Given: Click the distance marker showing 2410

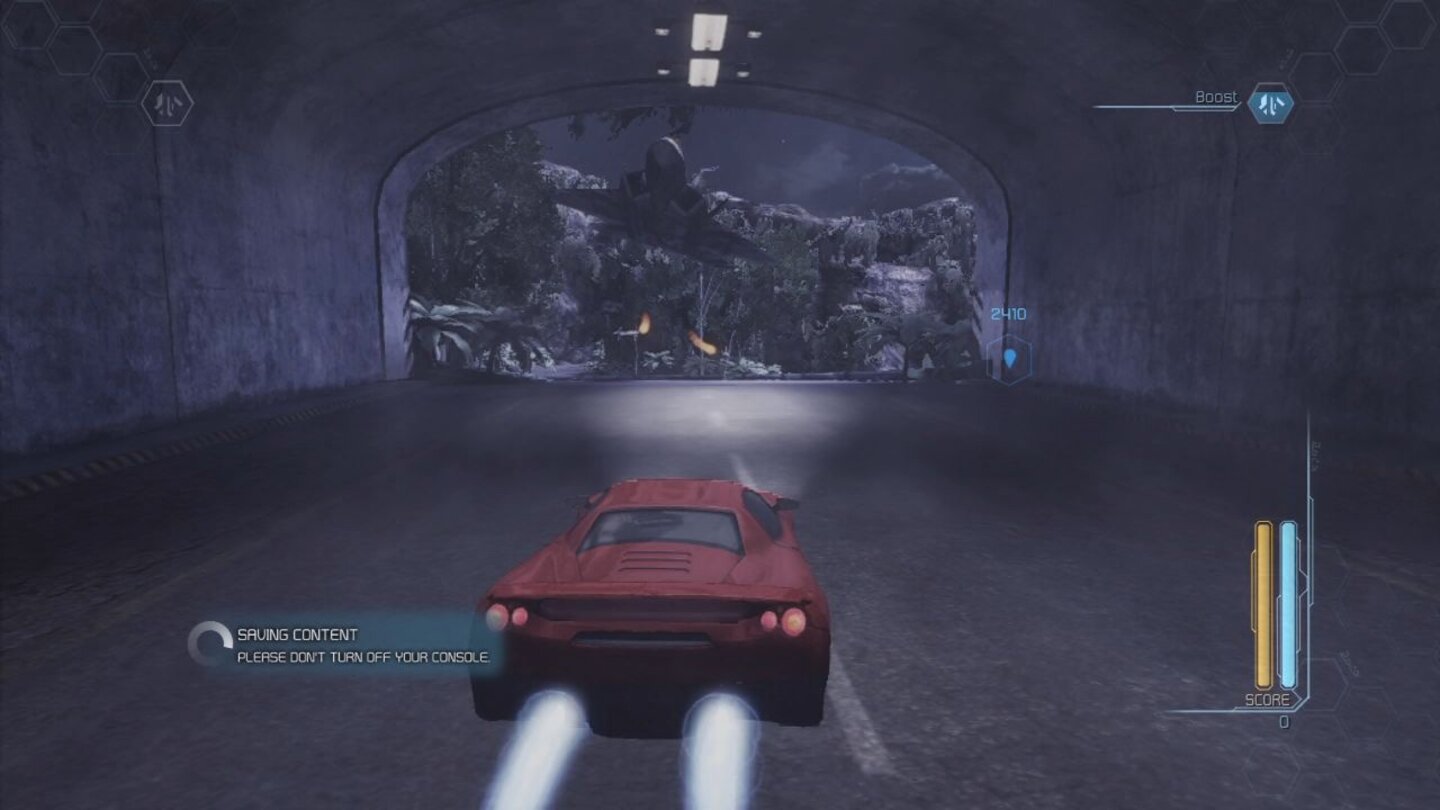Looking at the screenshot, I should (x=1010, y=313).
